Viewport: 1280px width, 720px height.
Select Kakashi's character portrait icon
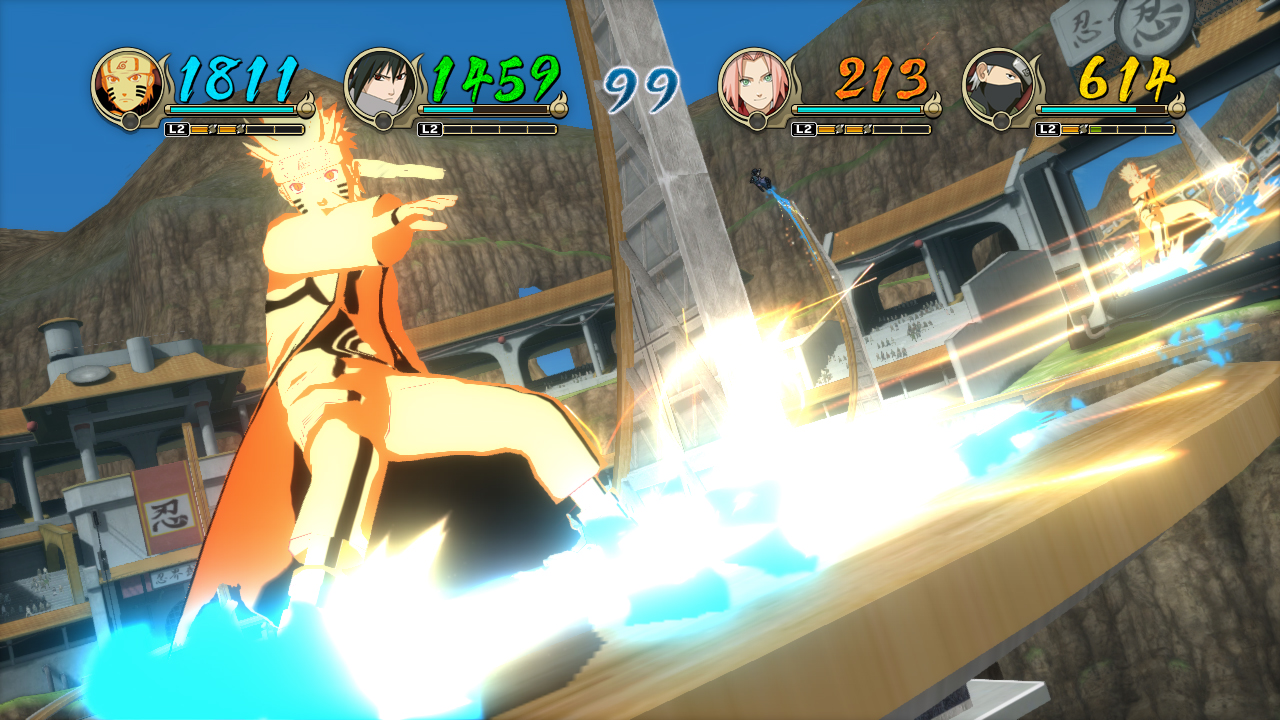pyautogui.click(x=1000, y=78)
